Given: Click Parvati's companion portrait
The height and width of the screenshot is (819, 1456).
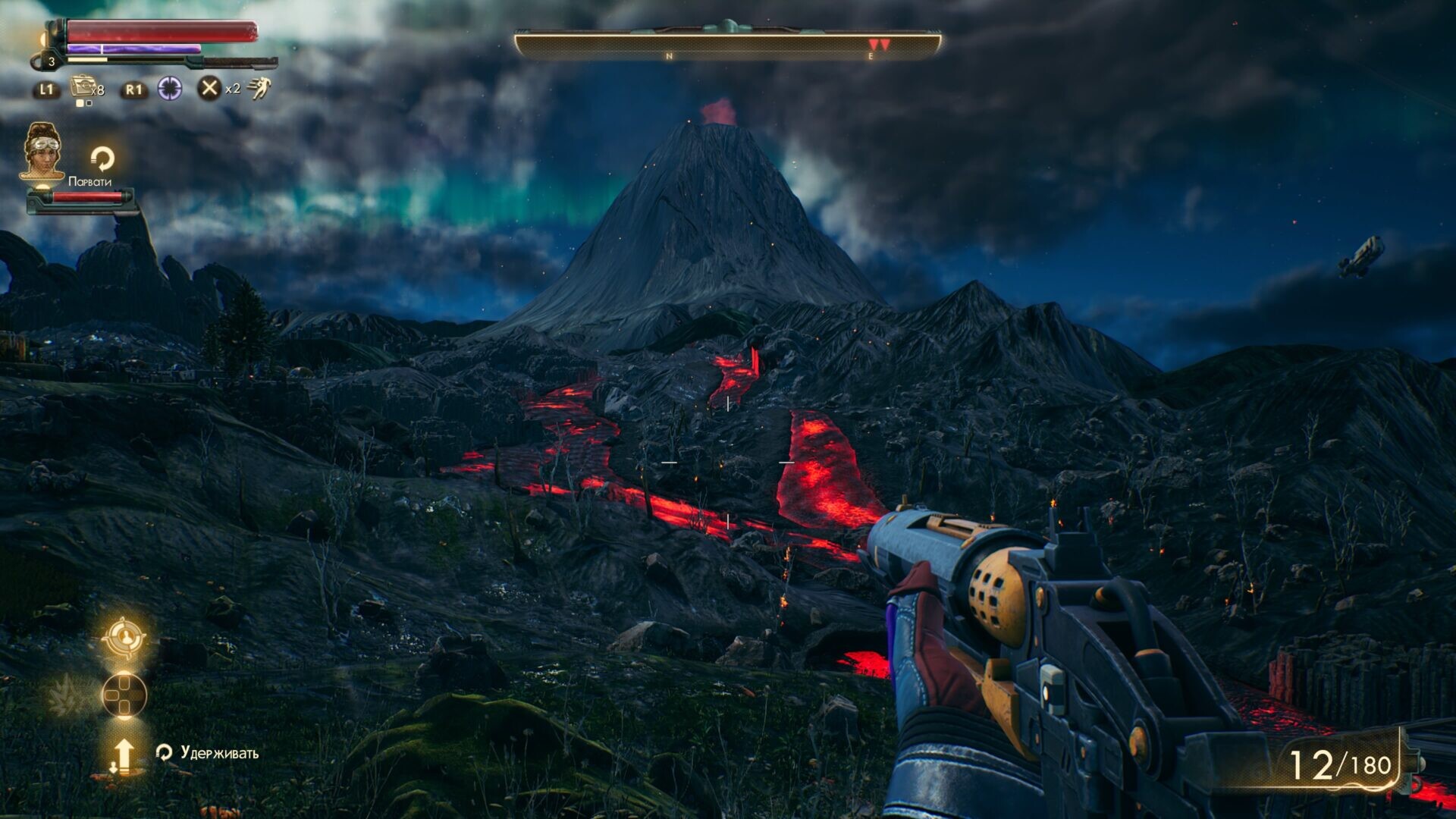Looking at the screenshot, I should tap(42, 153).
